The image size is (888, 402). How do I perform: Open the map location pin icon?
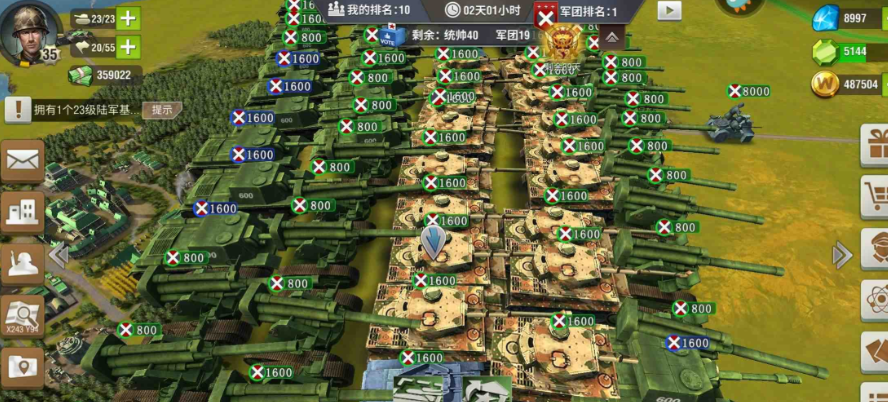[x=22, y=367]
